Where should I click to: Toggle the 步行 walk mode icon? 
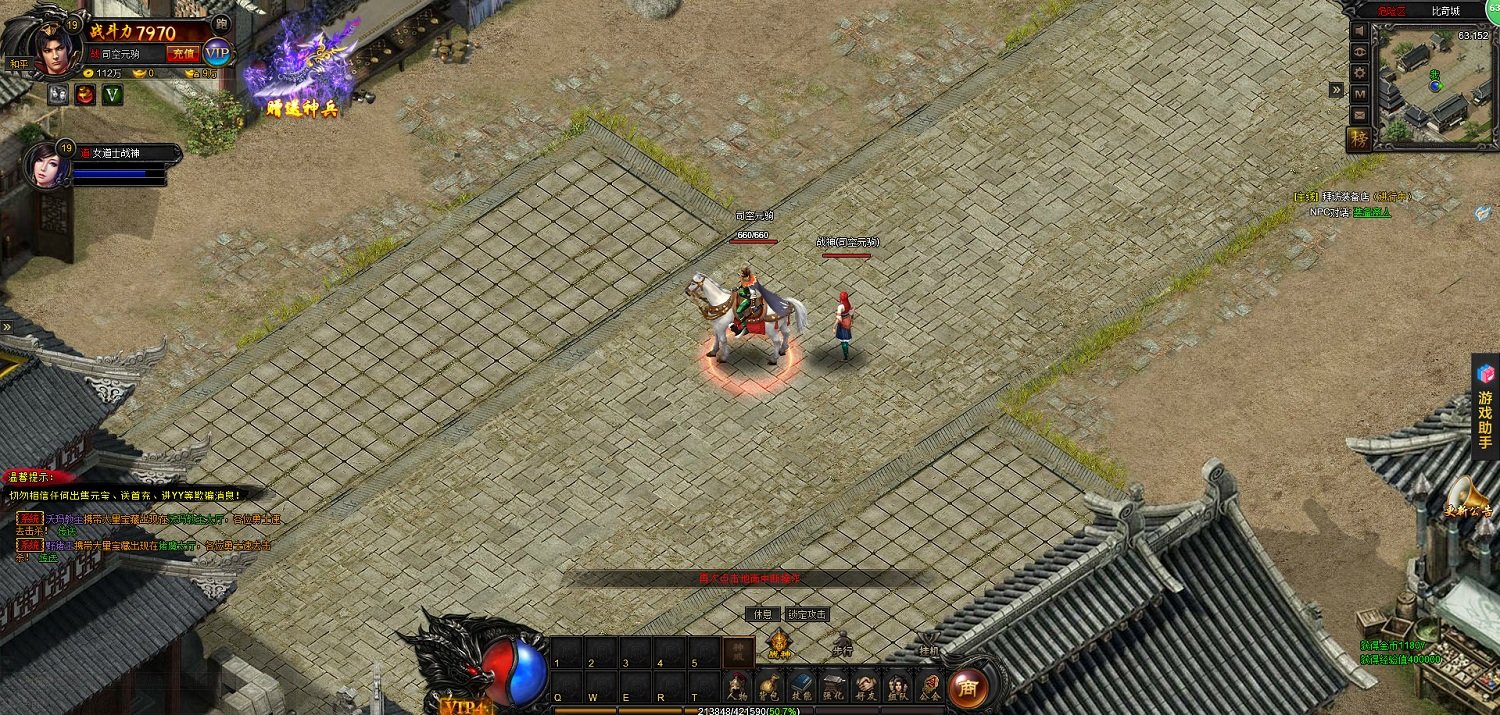point(842,643)
